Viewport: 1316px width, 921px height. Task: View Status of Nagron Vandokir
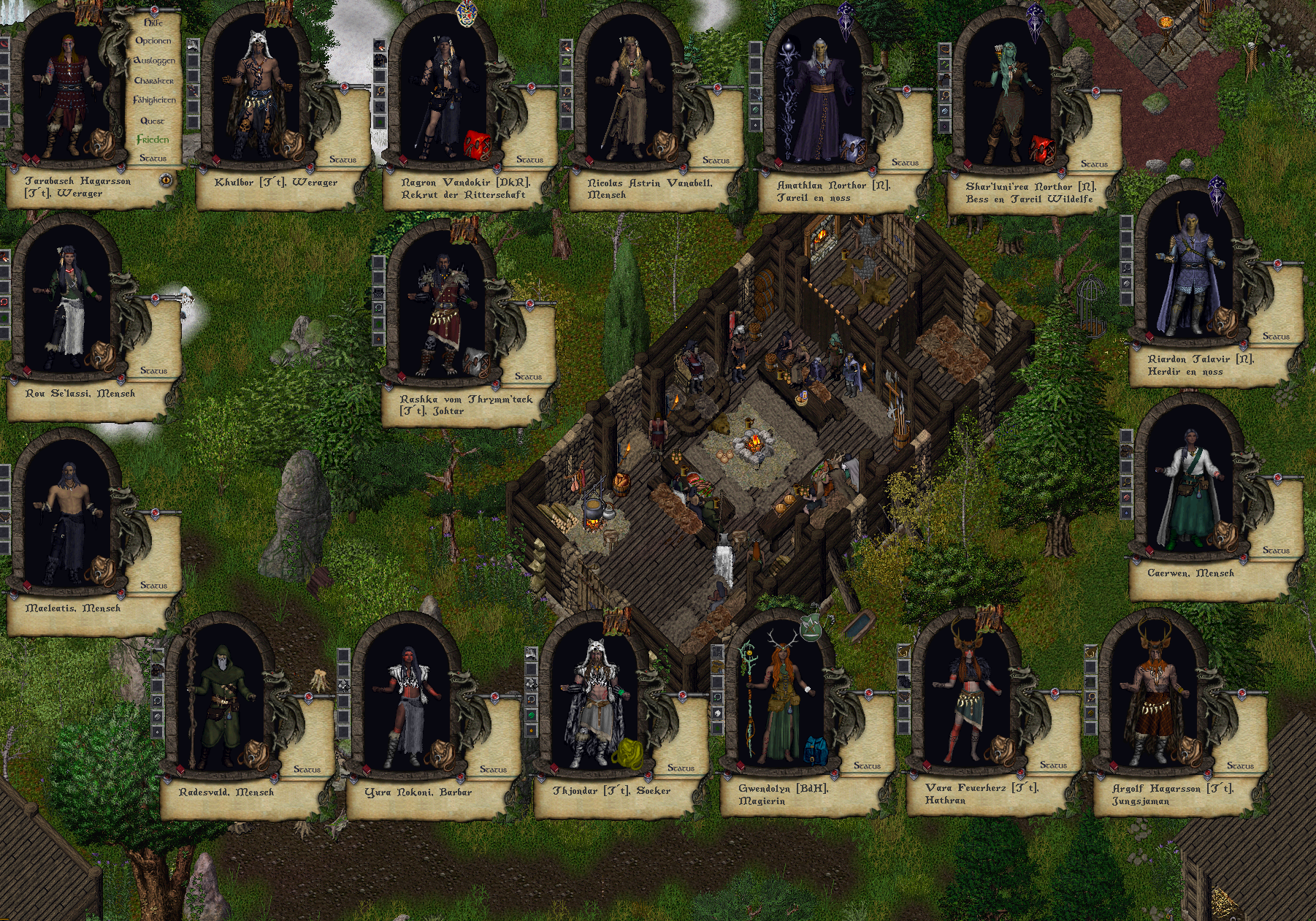[529, 159]
